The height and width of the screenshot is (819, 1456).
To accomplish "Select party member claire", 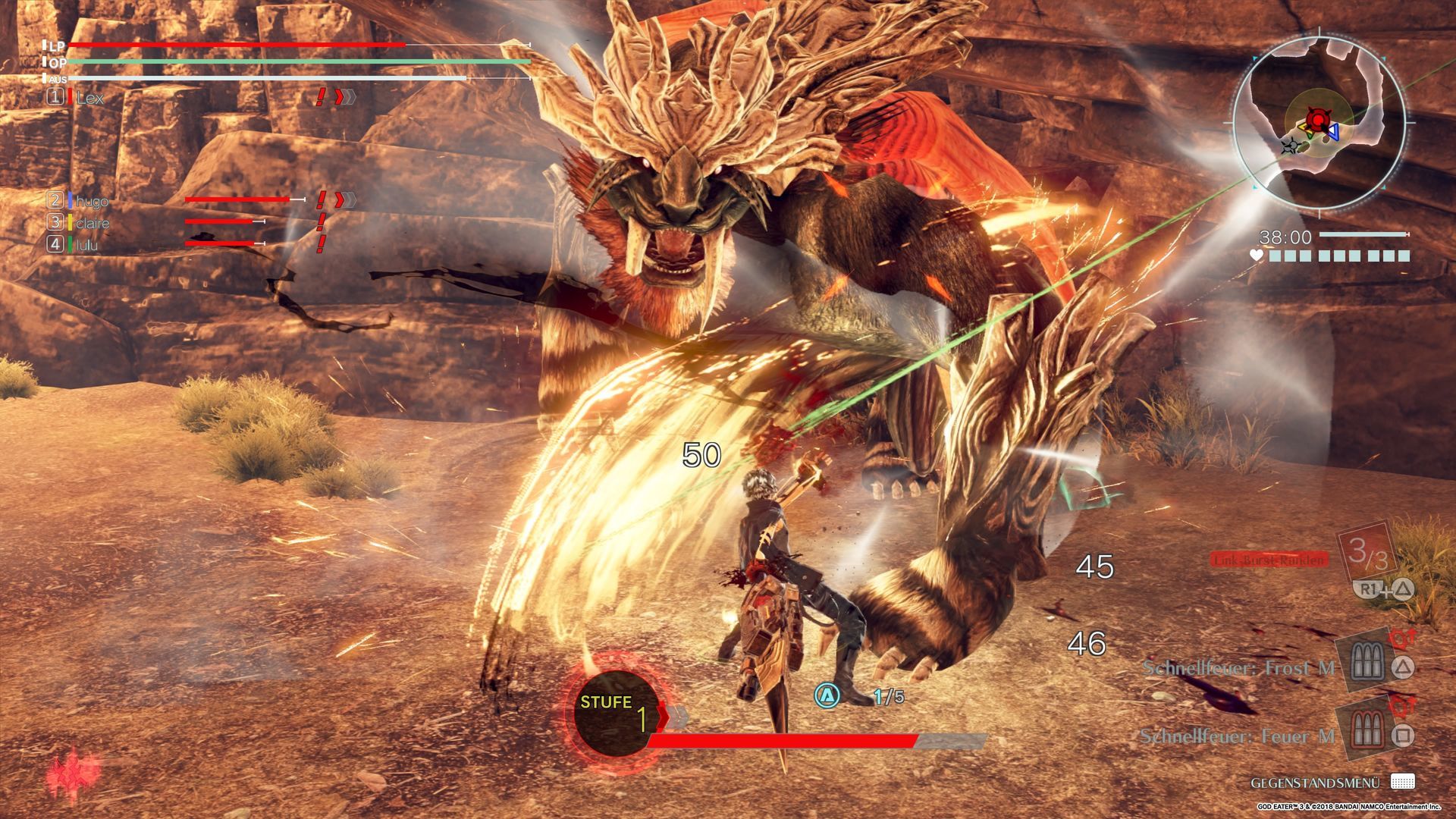I will [x=92, y=223].
